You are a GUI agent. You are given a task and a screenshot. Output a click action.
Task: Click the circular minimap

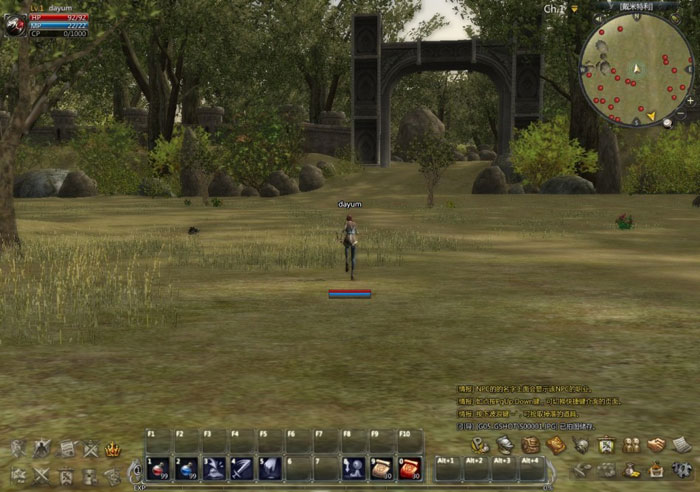pyautogui.click(x=636, y=67)
